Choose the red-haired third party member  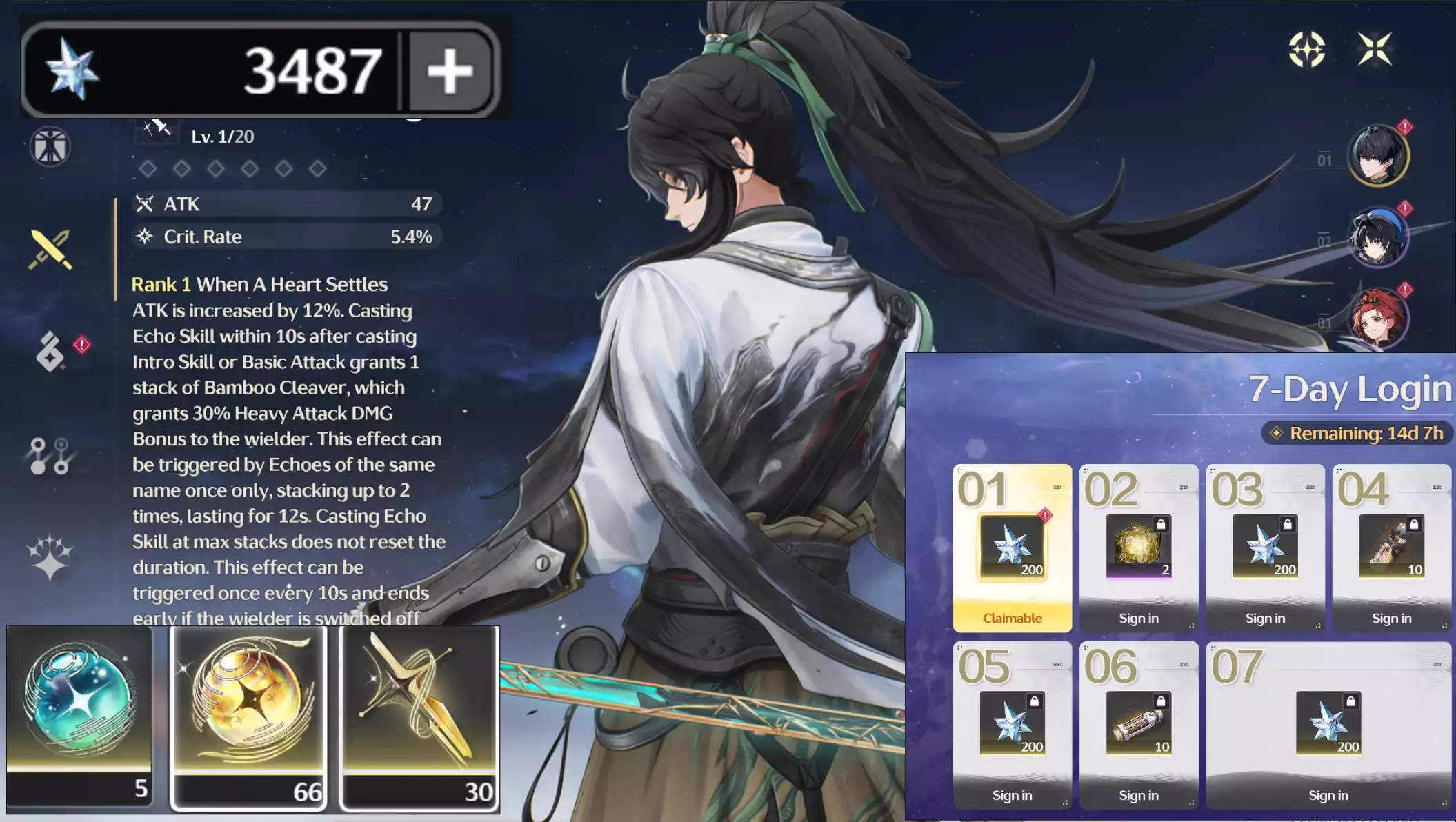coord(1377,319)
